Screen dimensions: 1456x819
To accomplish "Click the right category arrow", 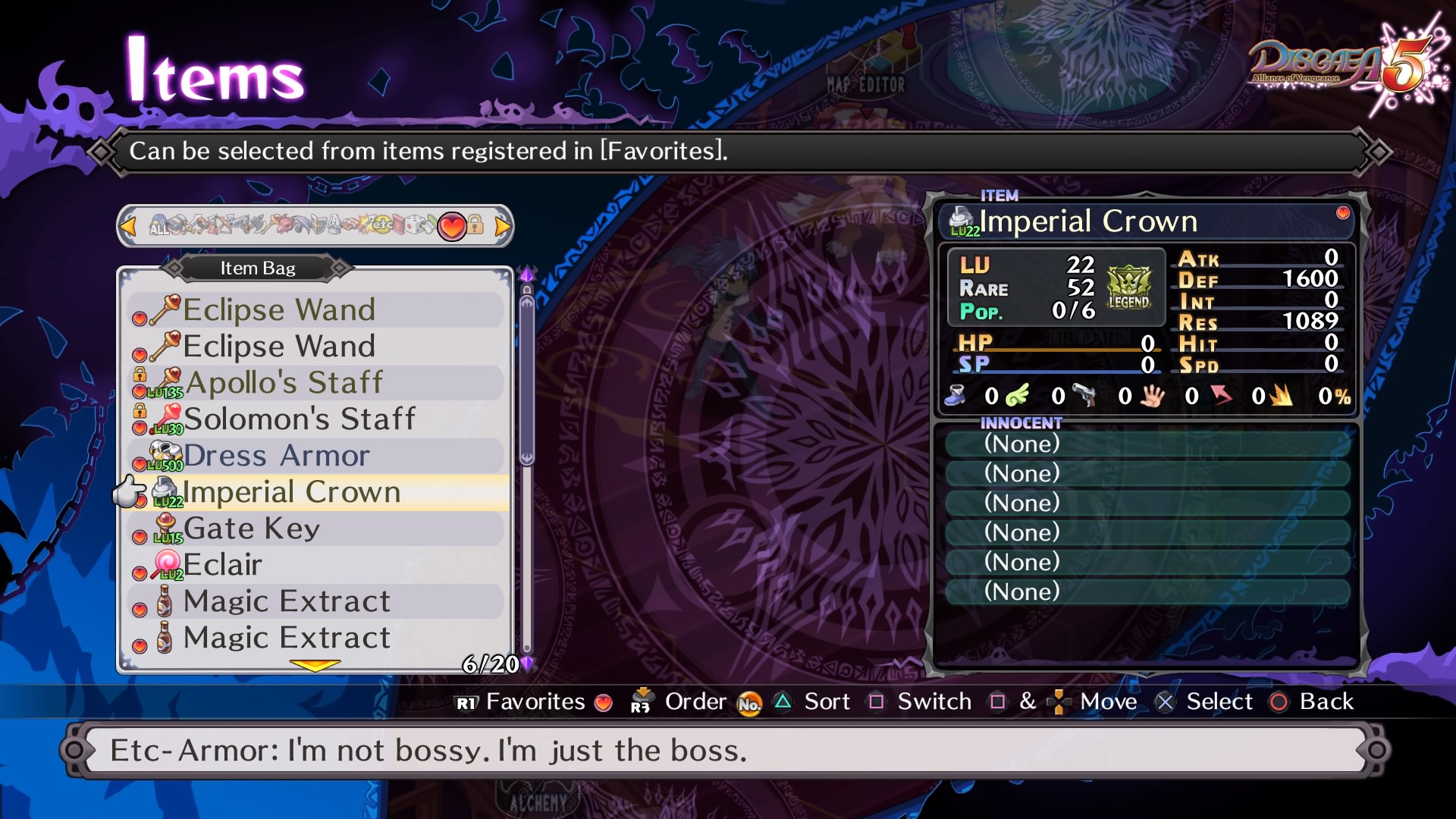I will [x=502, y=226].
